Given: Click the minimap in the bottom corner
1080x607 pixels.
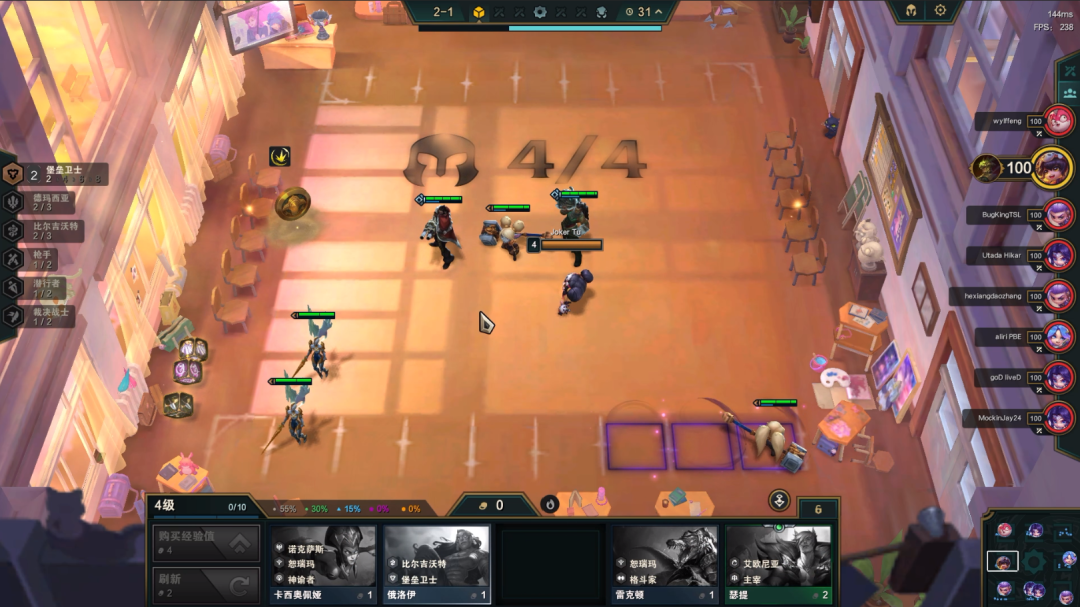Looking at the screenshot, I should (1030, 560).
